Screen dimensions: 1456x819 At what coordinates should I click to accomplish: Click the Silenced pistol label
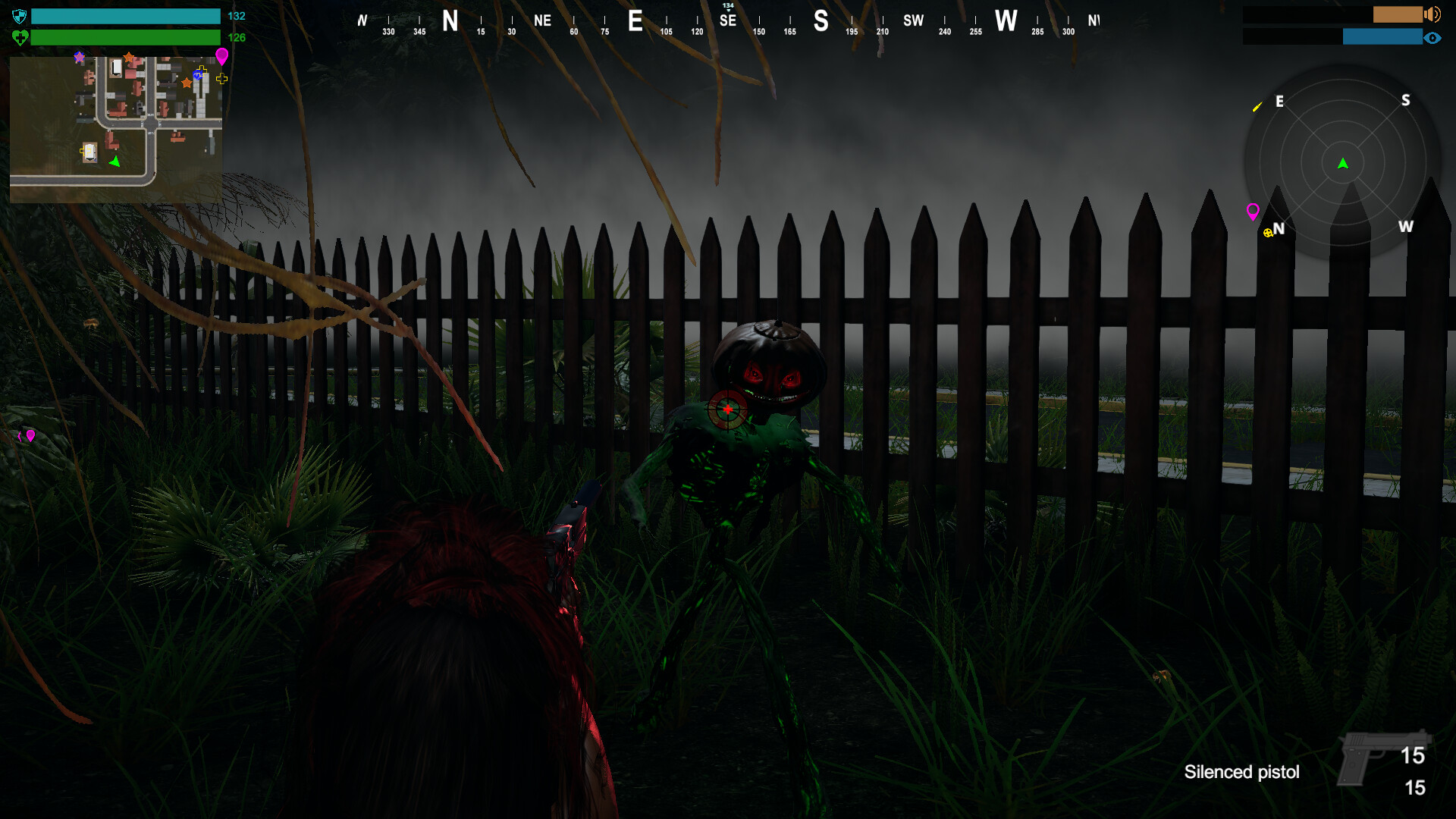point(1242,773)
